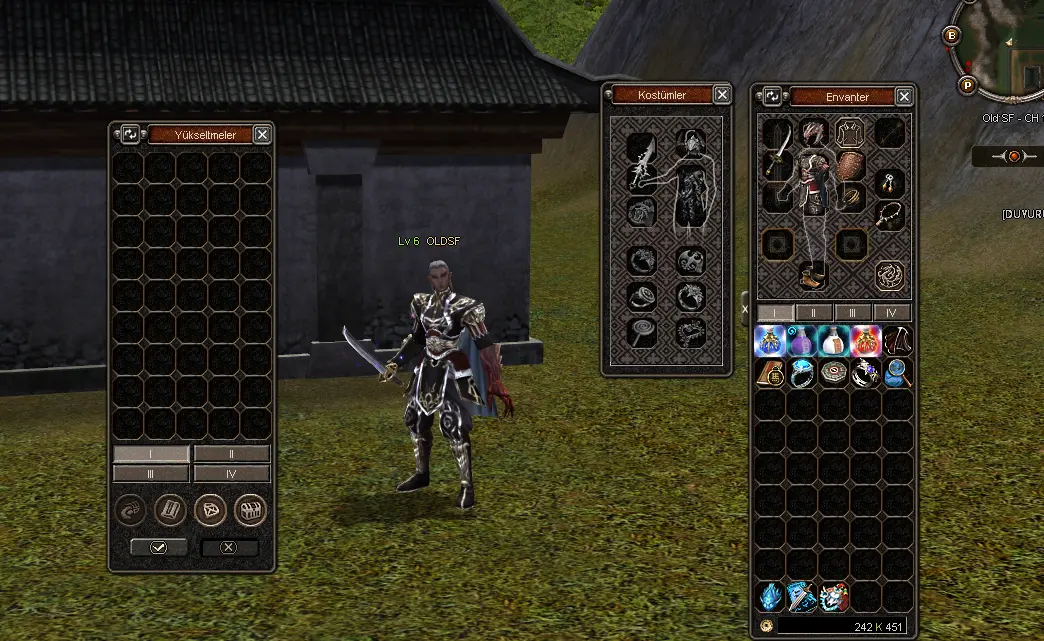Close the Kostümler panel
Image resolution: width=1044 pixels, height=641 pixels.
pos(722,95)
